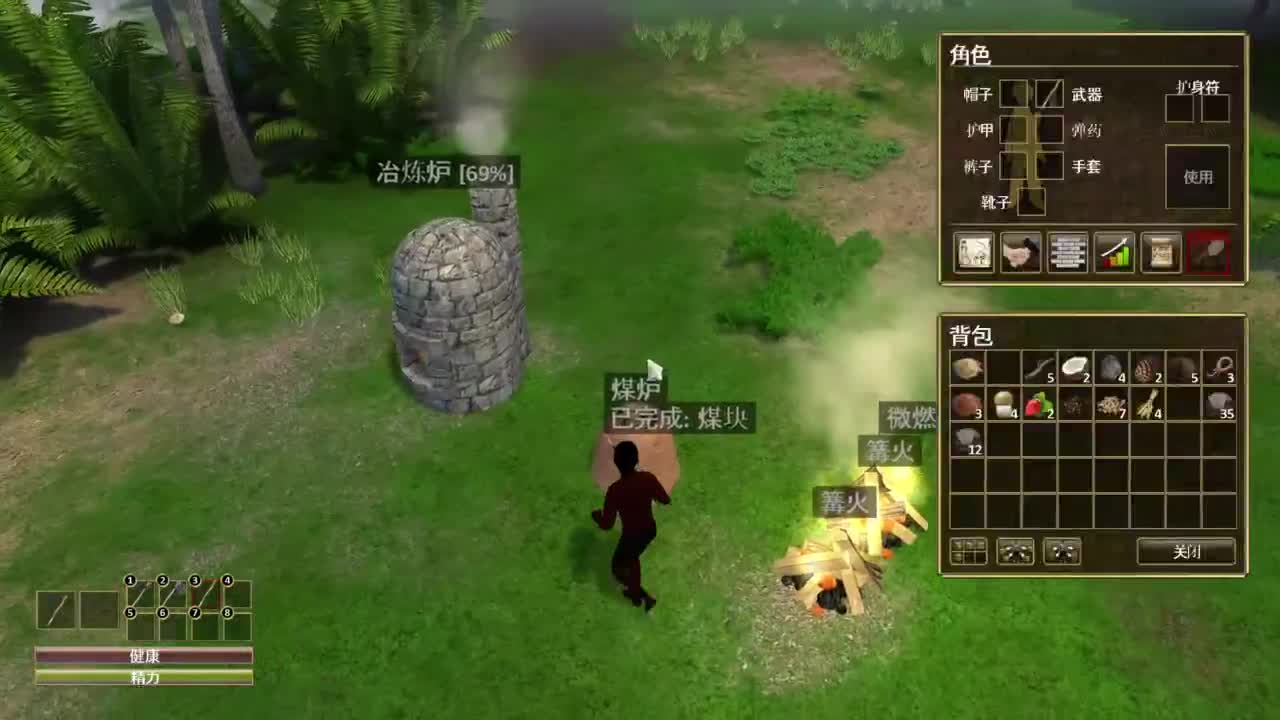This screenshot has width=1280, height=720.
Task: Click the first bird sort icon under backpack
Action: [x=1018, y=552]
